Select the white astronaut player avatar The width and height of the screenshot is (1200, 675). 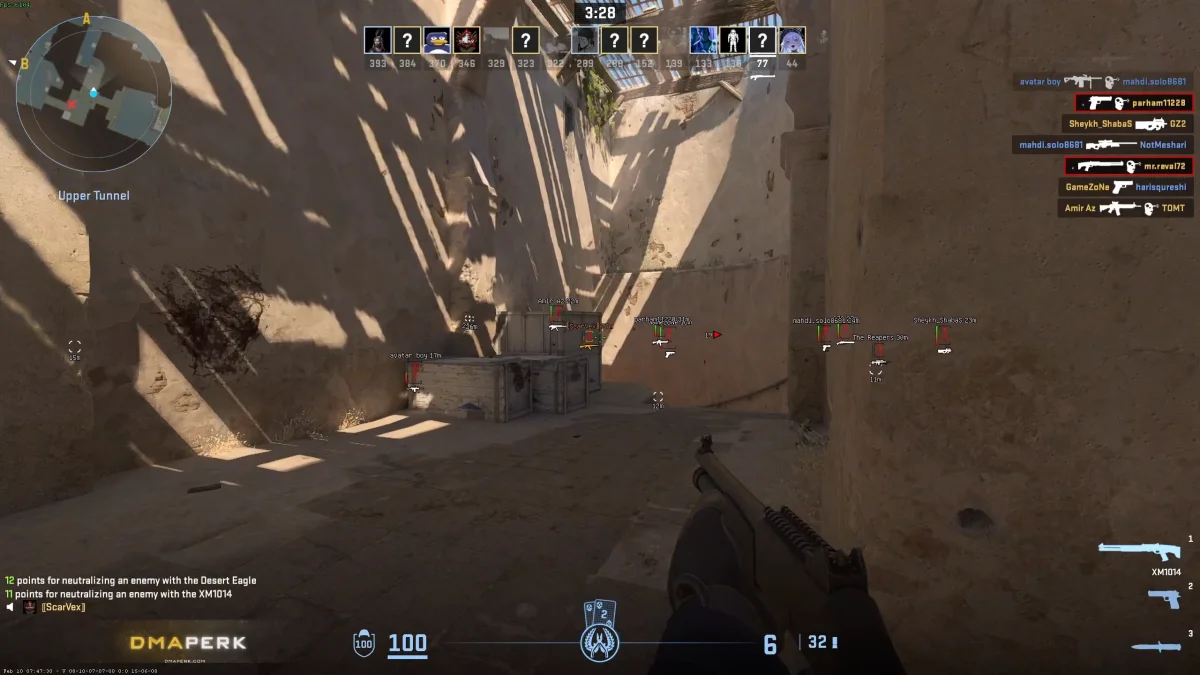[x=733, y=40]
